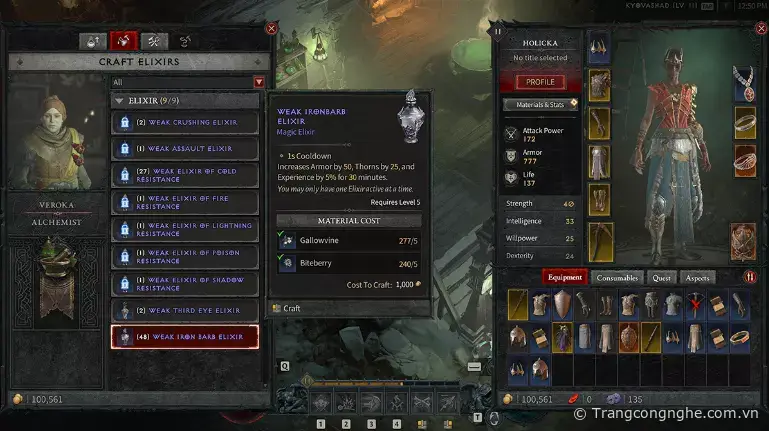Select Weak Elixir of Lightning Resistance
The image size is (769, 431).
[x=184, y=230]
